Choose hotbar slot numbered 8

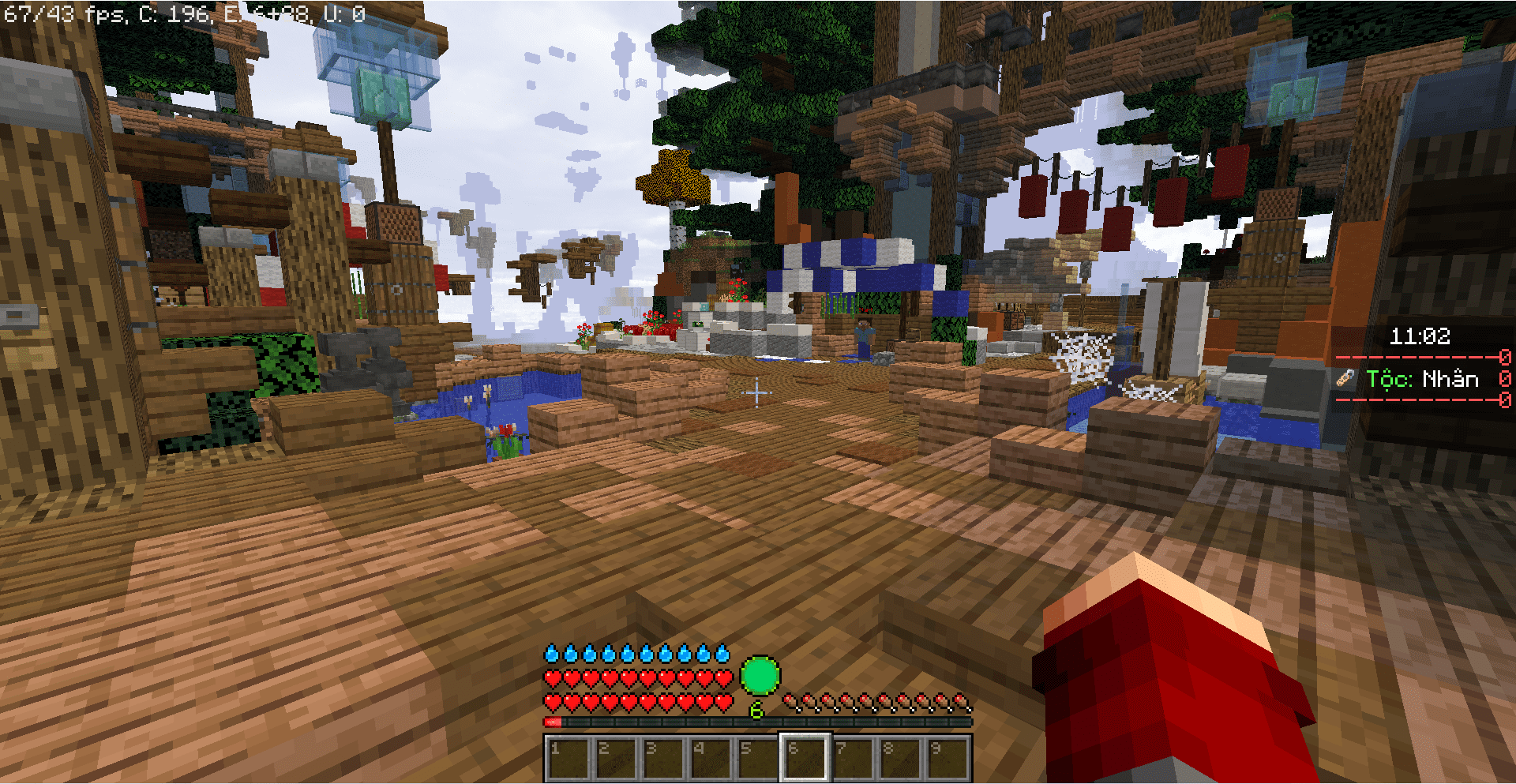click(899, 758)
